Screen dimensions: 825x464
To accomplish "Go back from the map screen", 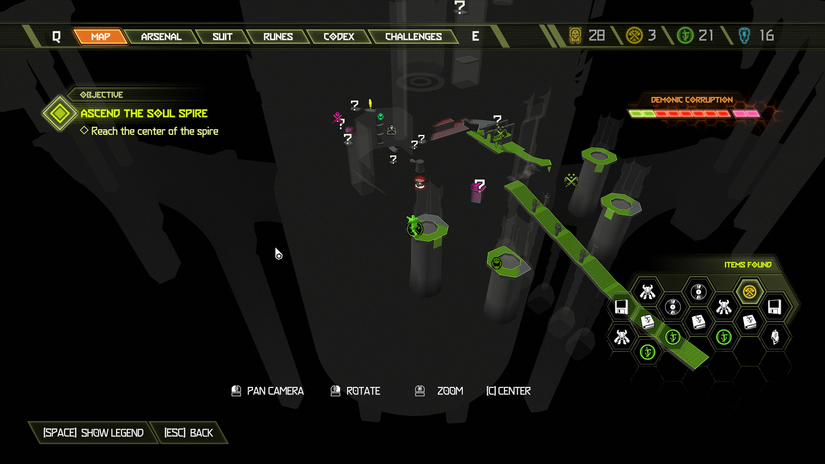I will [189, 433].
